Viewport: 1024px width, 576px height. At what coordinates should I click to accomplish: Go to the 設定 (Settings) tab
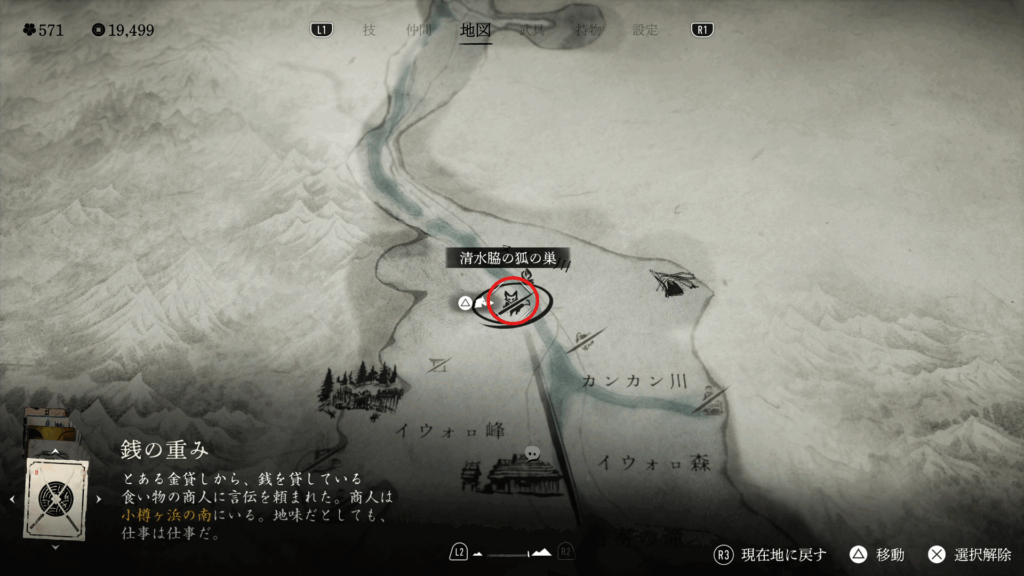click(646, 30)
